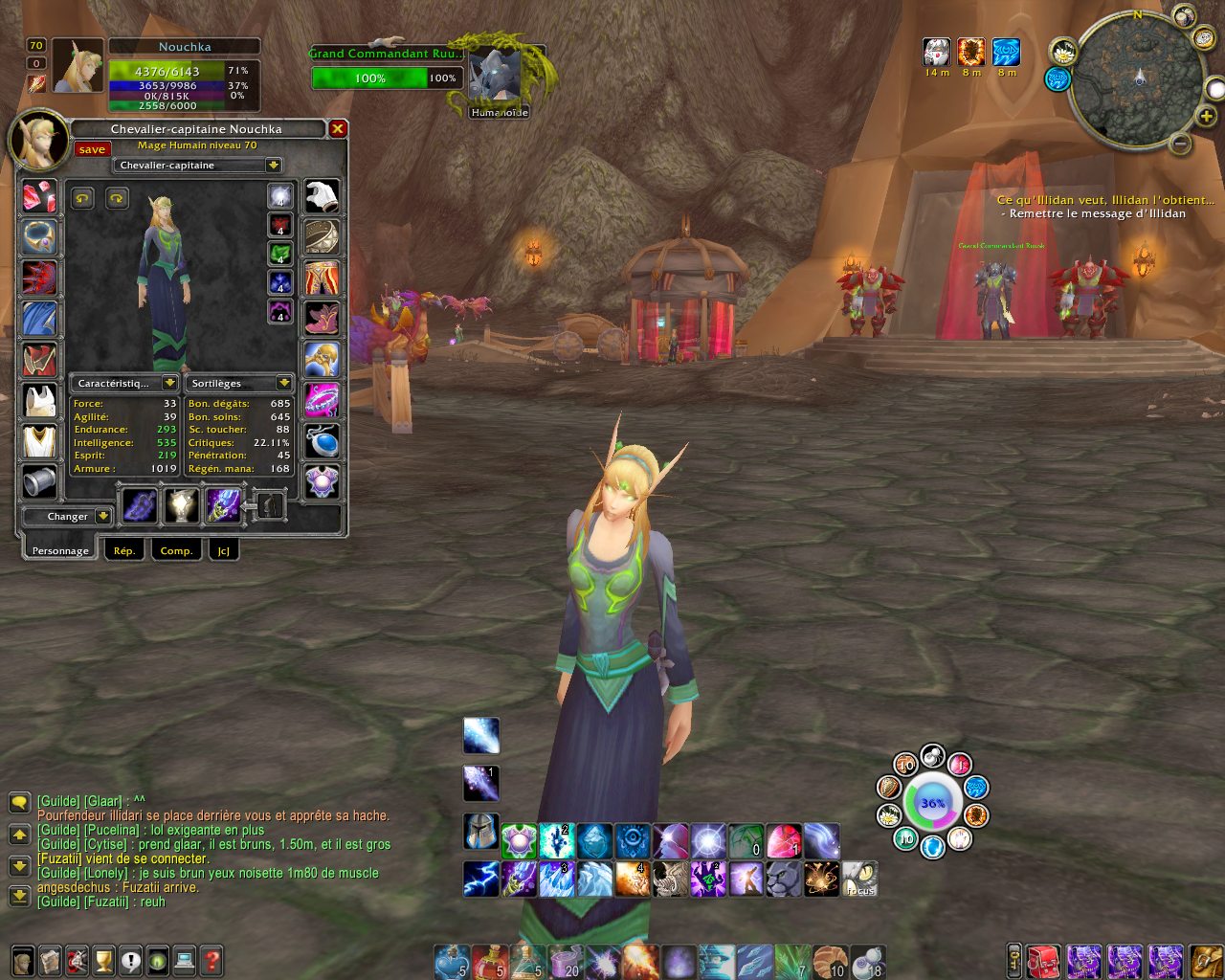1225x980 pixels.
Task: Close the character sheet window
Action: (337, 128)
